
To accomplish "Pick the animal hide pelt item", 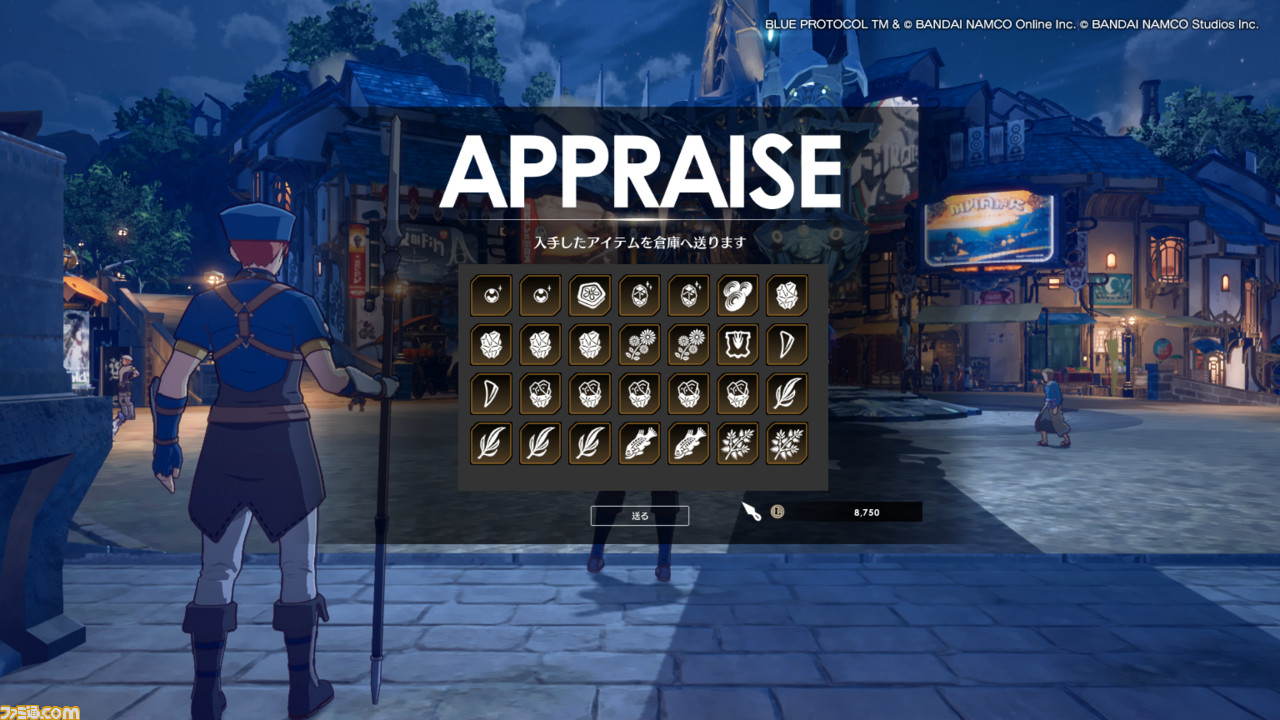I will click(x=738, y=344).
